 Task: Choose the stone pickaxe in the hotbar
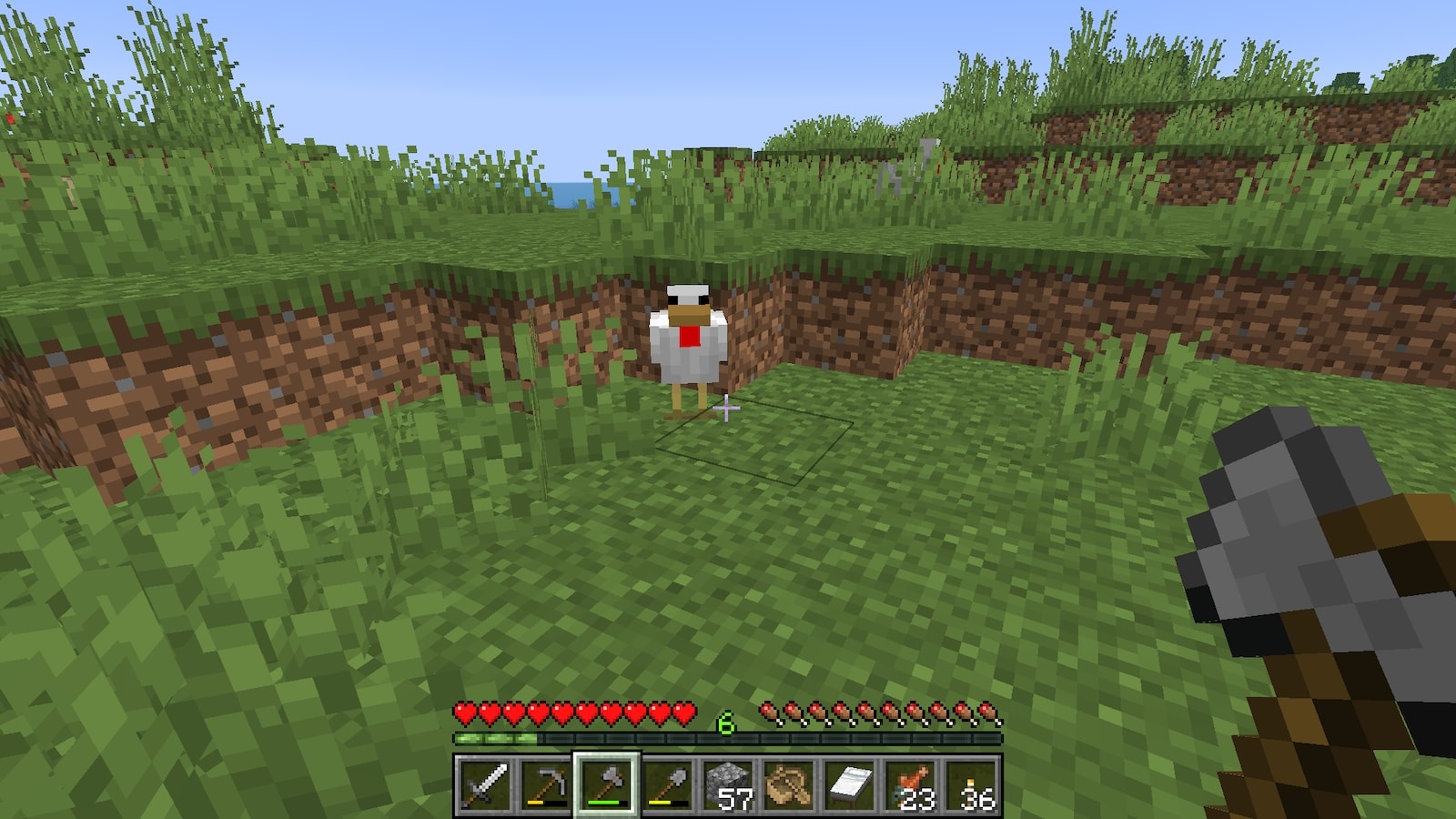coord(545,784)
